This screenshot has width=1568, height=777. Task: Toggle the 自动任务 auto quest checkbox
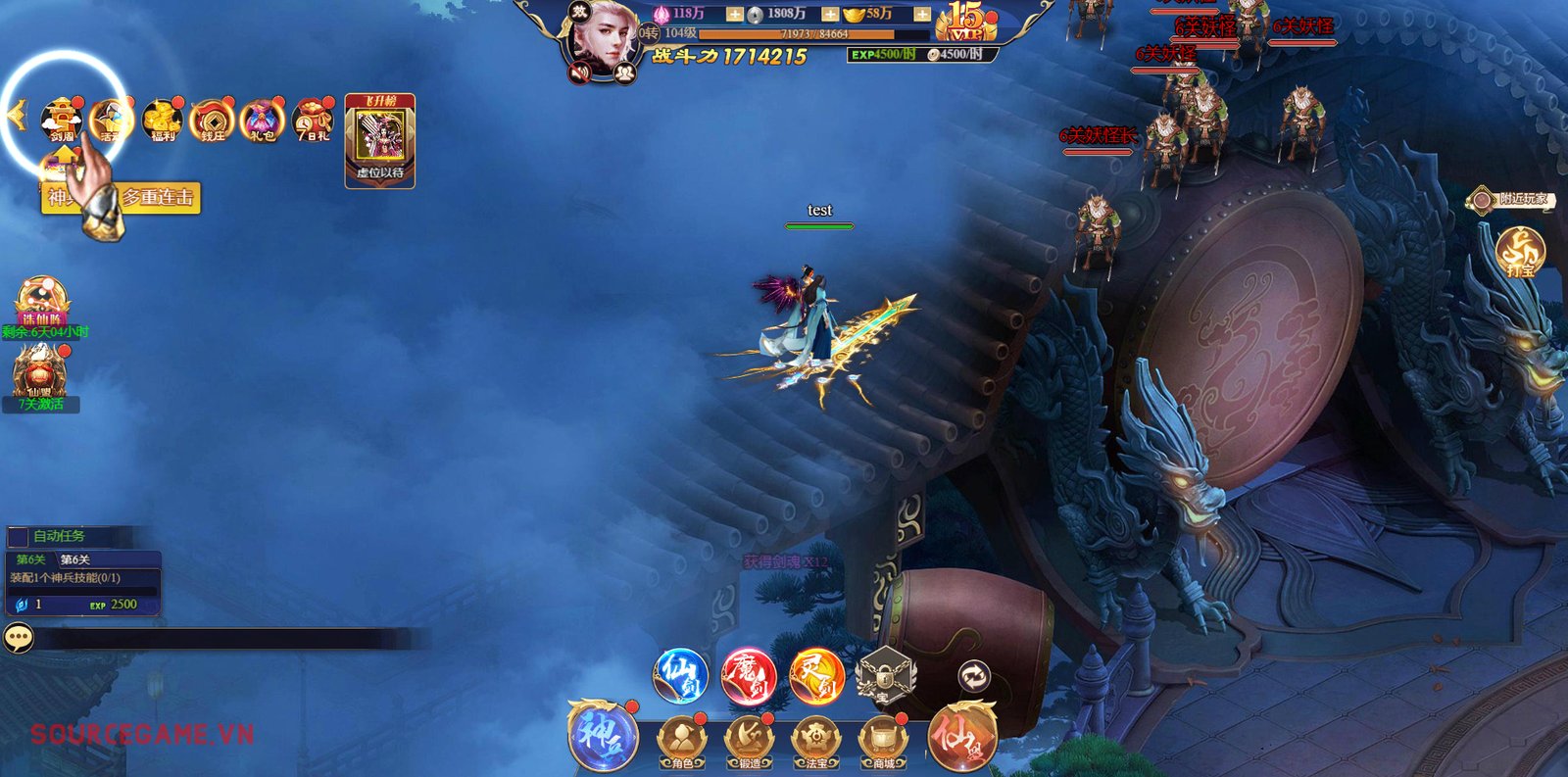click(19, 536)
